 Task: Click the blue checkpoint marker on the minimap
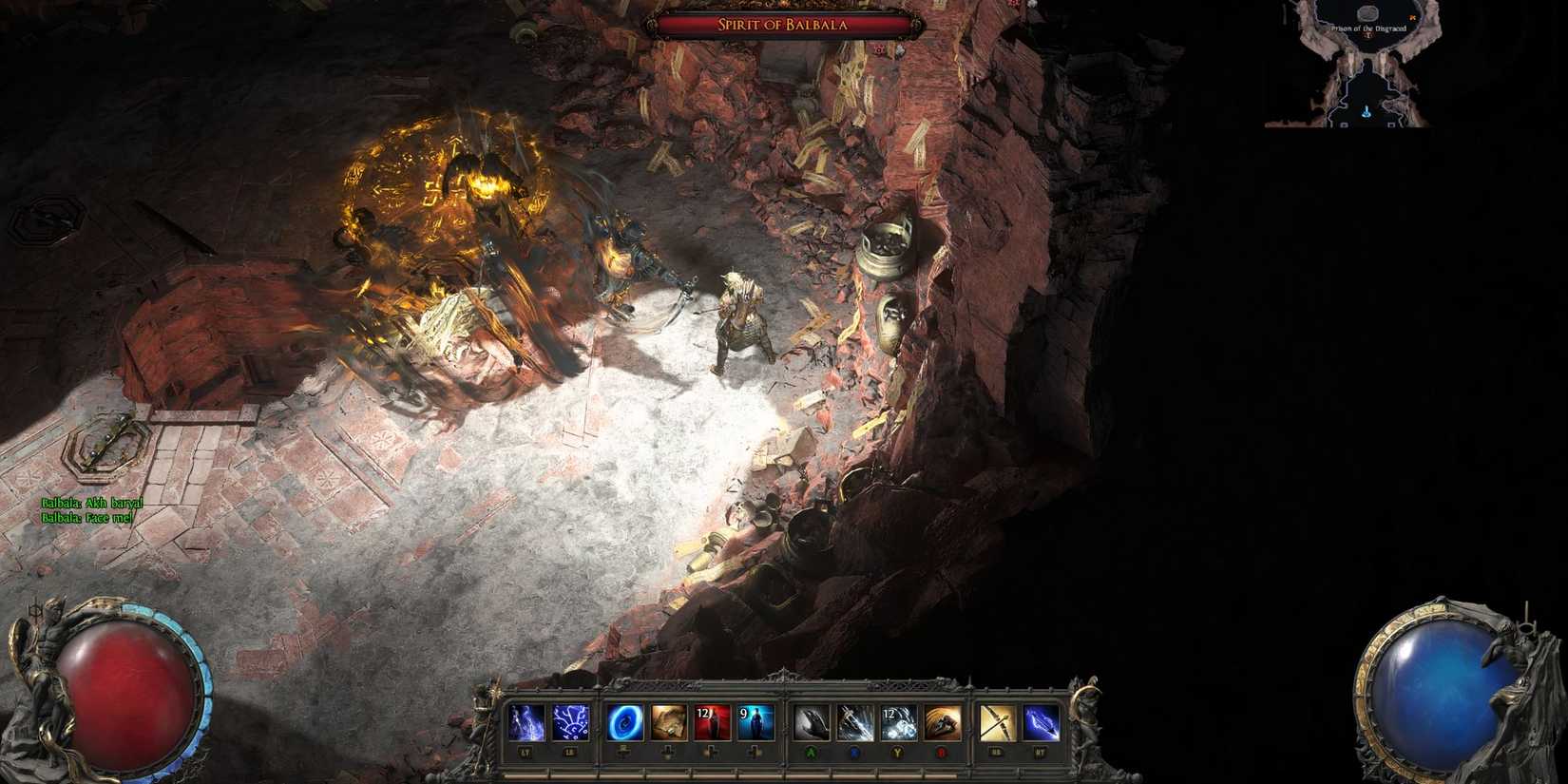point(1367,112)
